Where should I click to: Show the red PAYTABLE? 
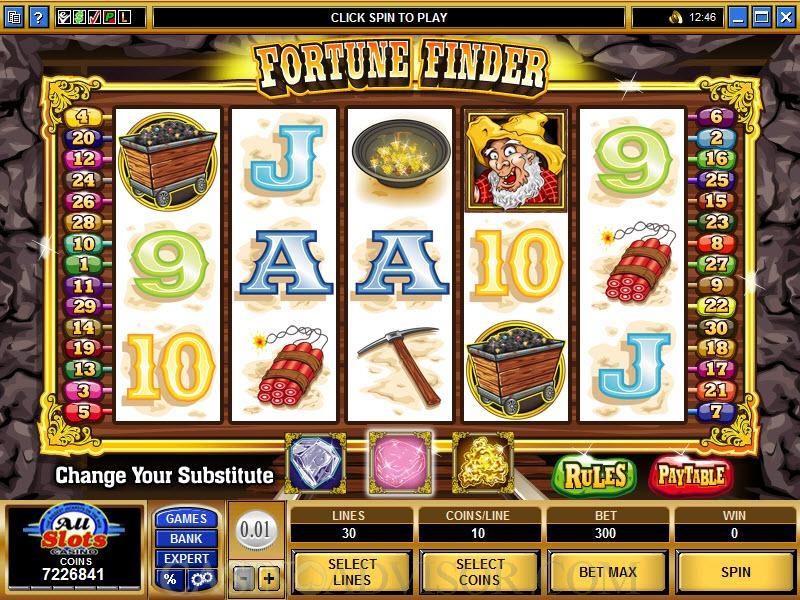(690, 475)
